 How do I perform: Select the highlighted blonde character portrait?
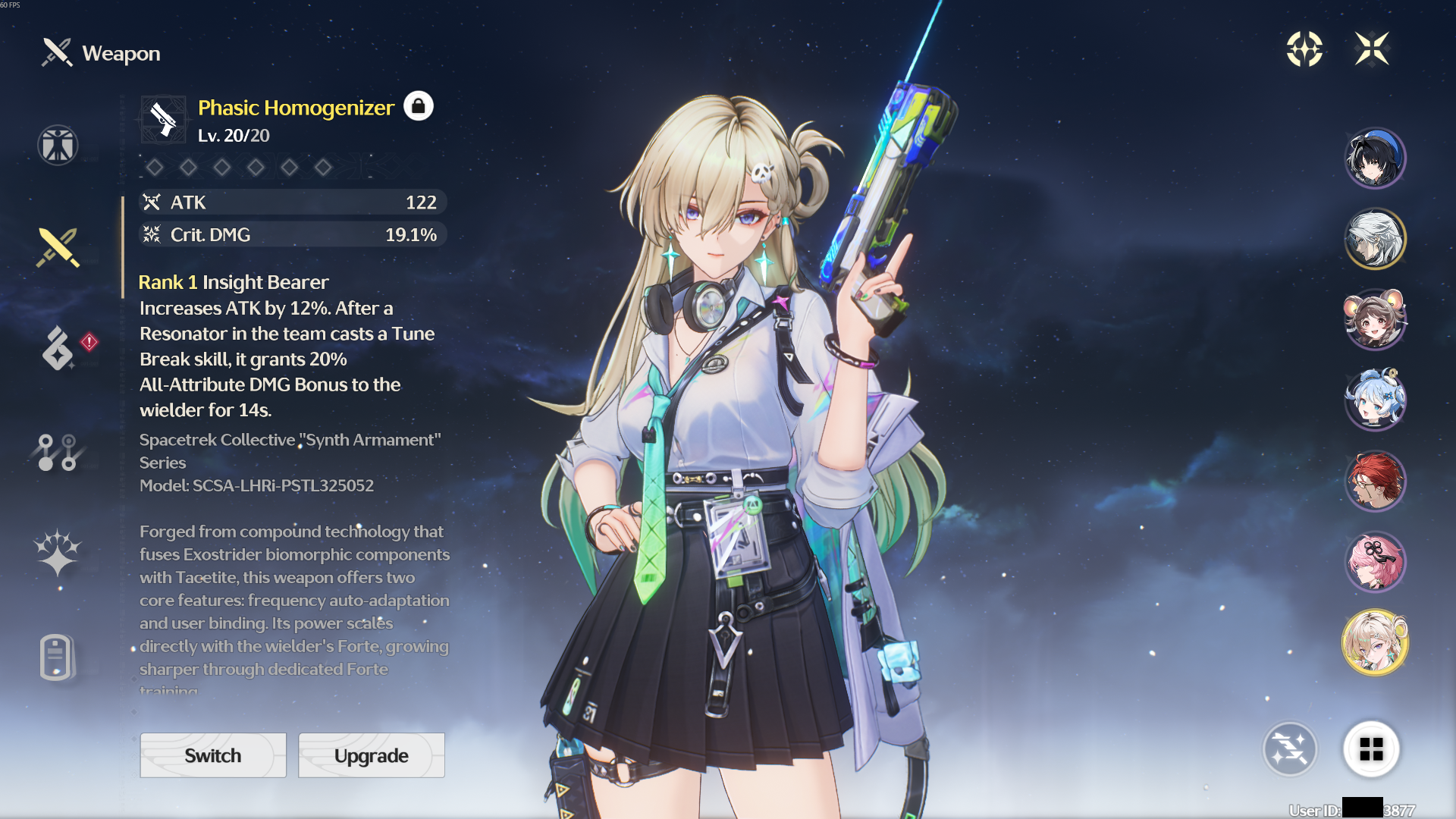point(1375,642)
